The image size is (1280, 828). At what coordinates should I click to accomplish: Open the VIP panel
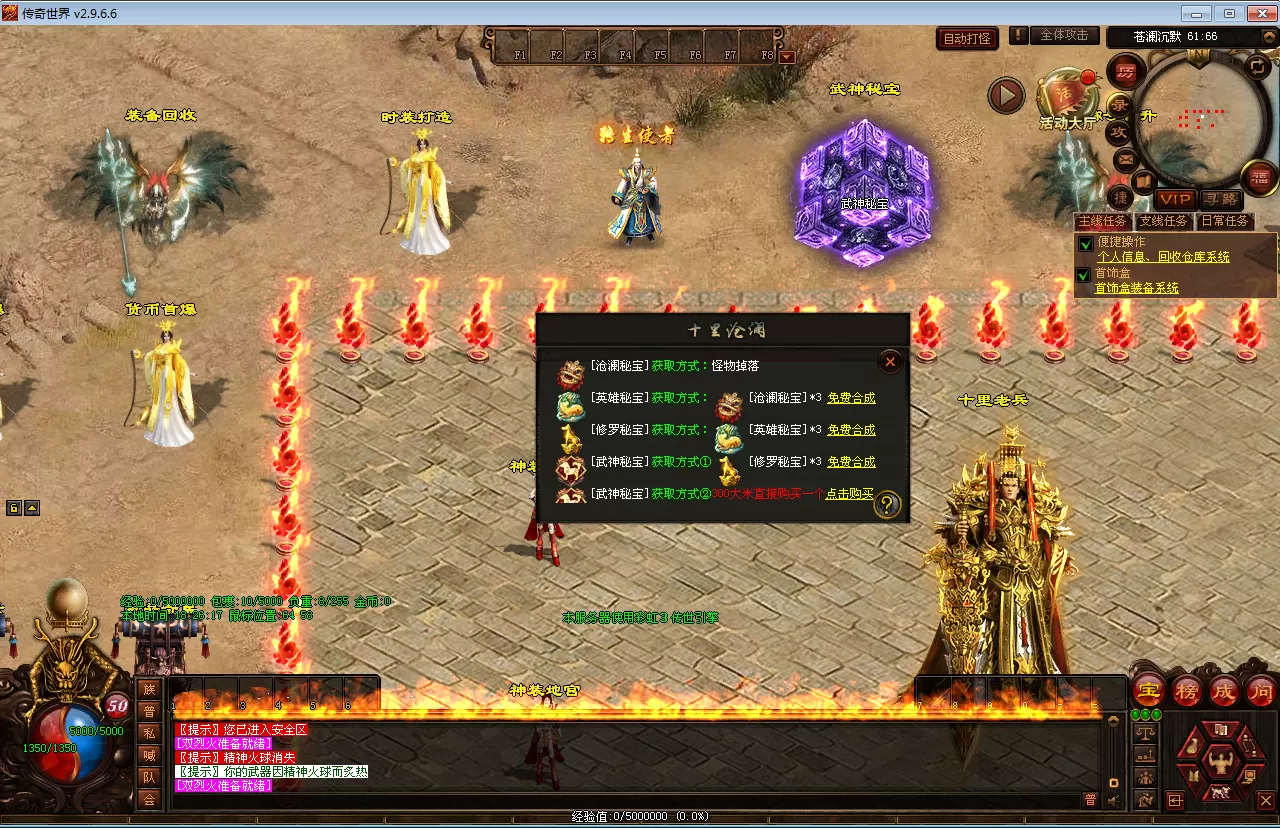click(x=1175, y=199)
